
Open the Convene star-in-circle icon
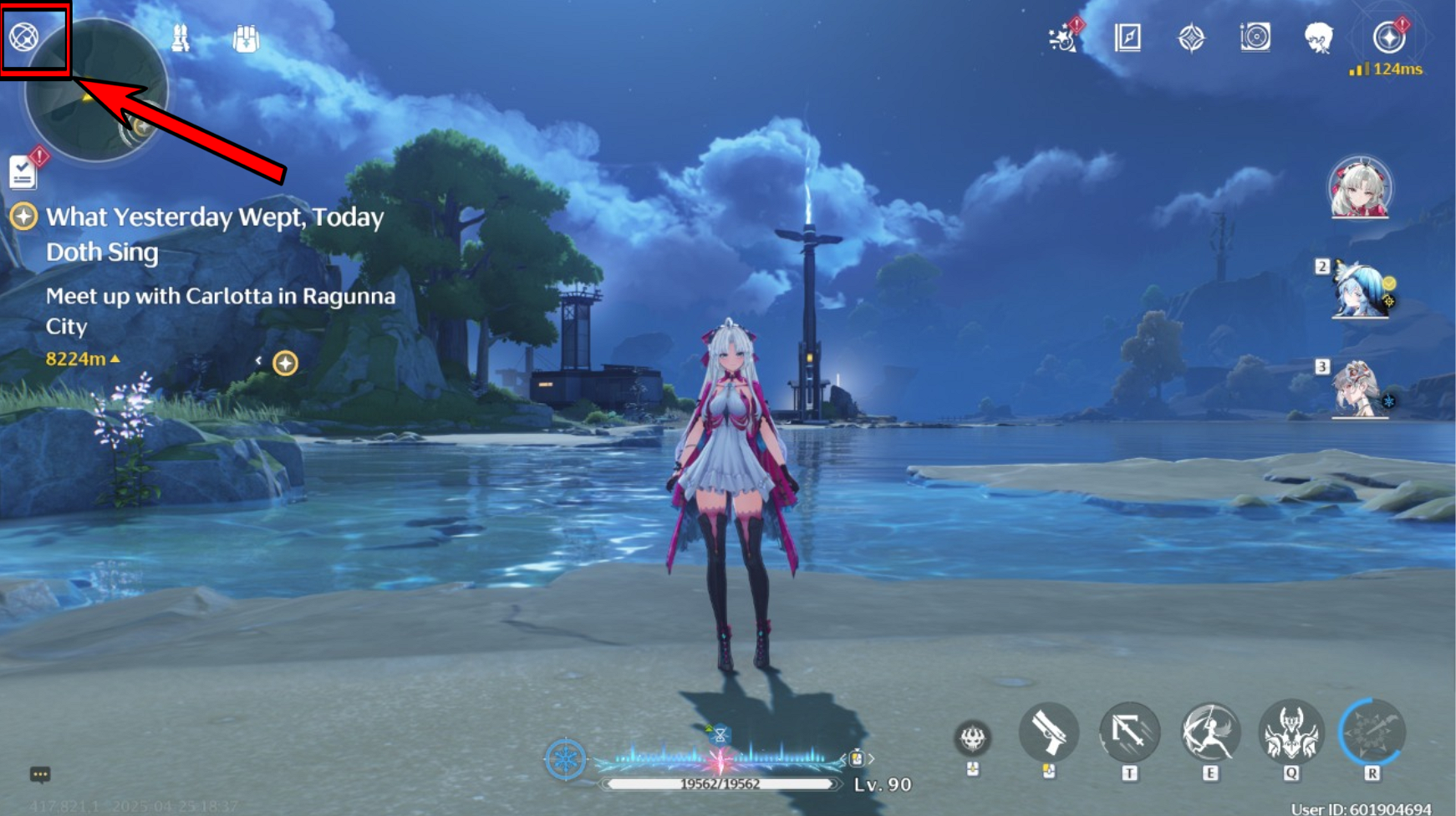pos(1388,38)
